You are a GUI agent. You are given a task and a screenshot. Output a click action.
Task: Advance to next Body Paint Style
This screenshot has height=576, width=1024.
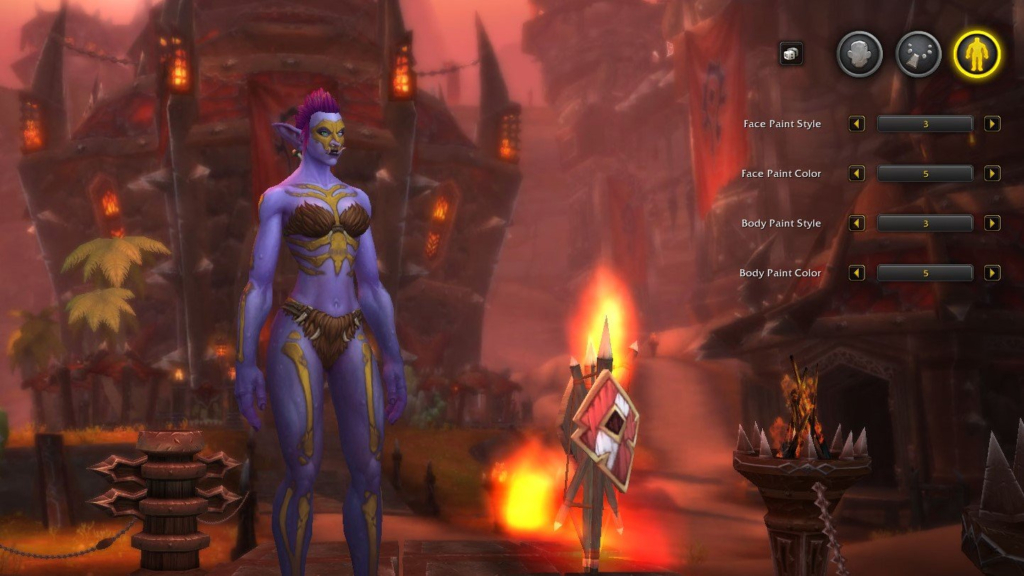pyautogui.click(x=992, y=223)
